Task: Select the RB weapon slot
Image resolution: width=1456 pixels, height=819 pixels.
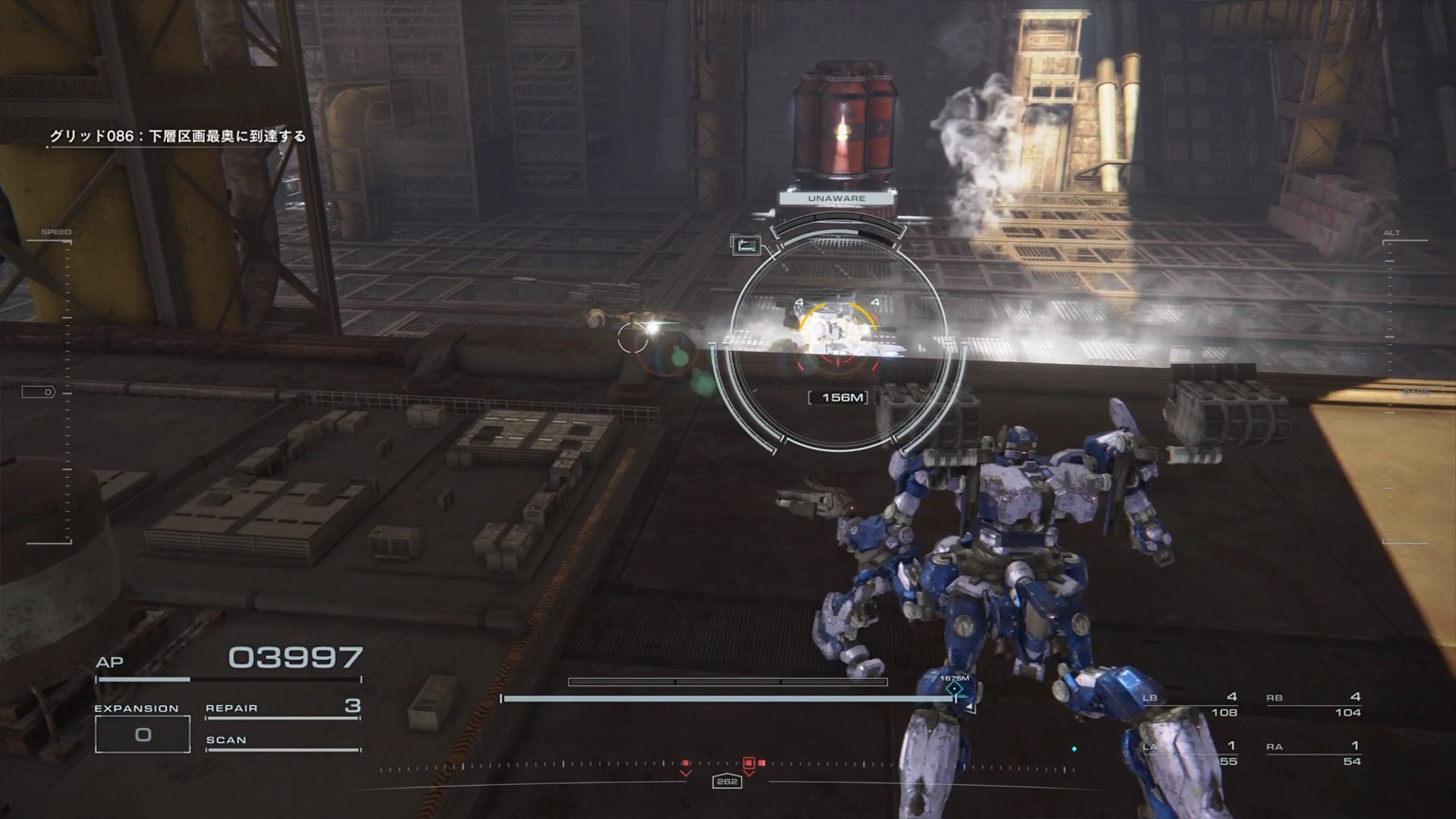Action: tap(1315, 704)
